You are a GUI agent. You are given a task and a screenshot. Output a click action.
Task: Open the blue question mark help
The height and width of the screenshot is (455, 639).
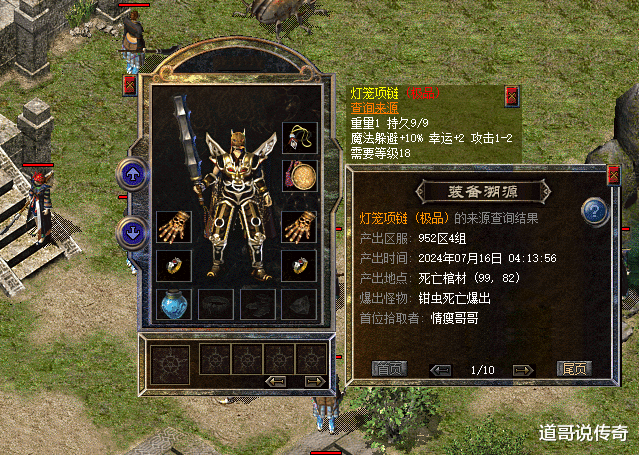click(x=596, y=211)
